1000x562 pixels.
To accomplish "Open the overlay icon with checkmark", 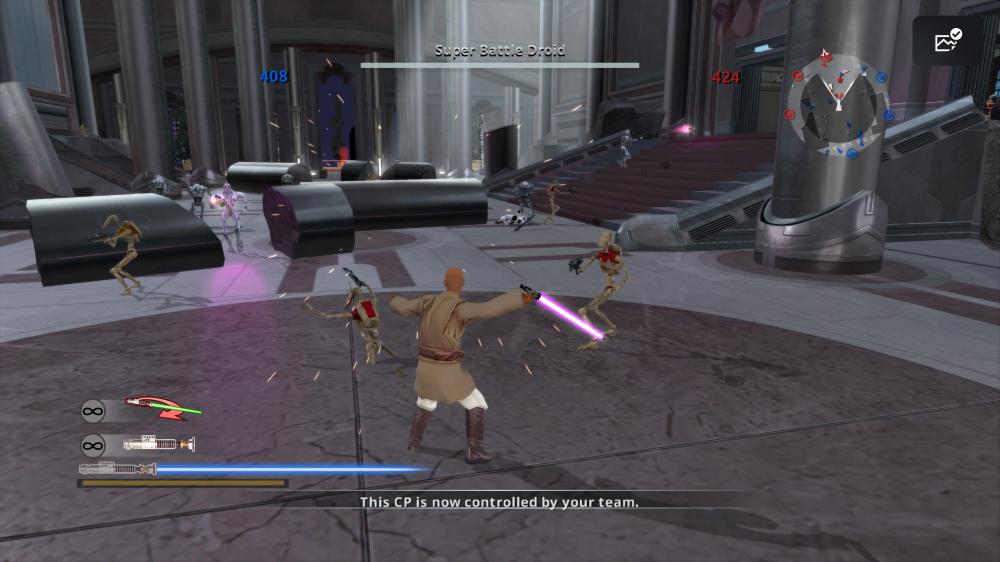I will (x=946, y=41).
